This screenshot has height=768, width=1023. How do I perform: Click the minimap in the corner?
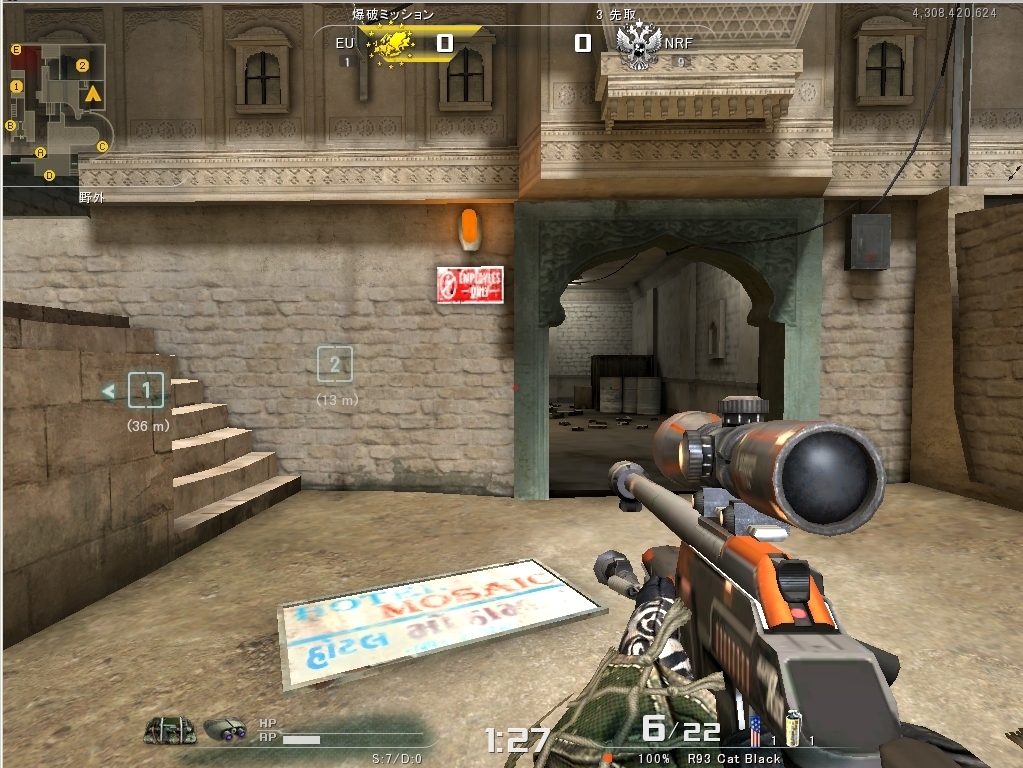(x=56, y=113)
